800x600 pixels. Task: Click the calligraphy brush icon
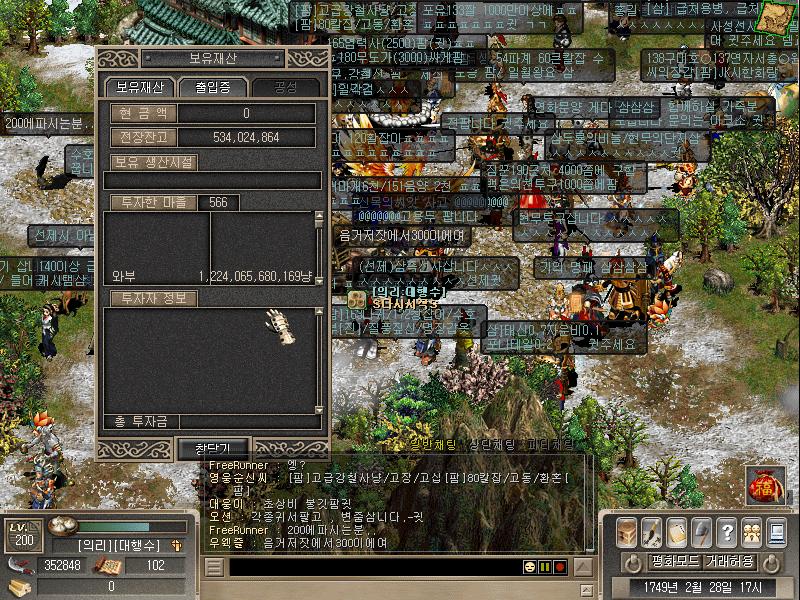[652, 532]
